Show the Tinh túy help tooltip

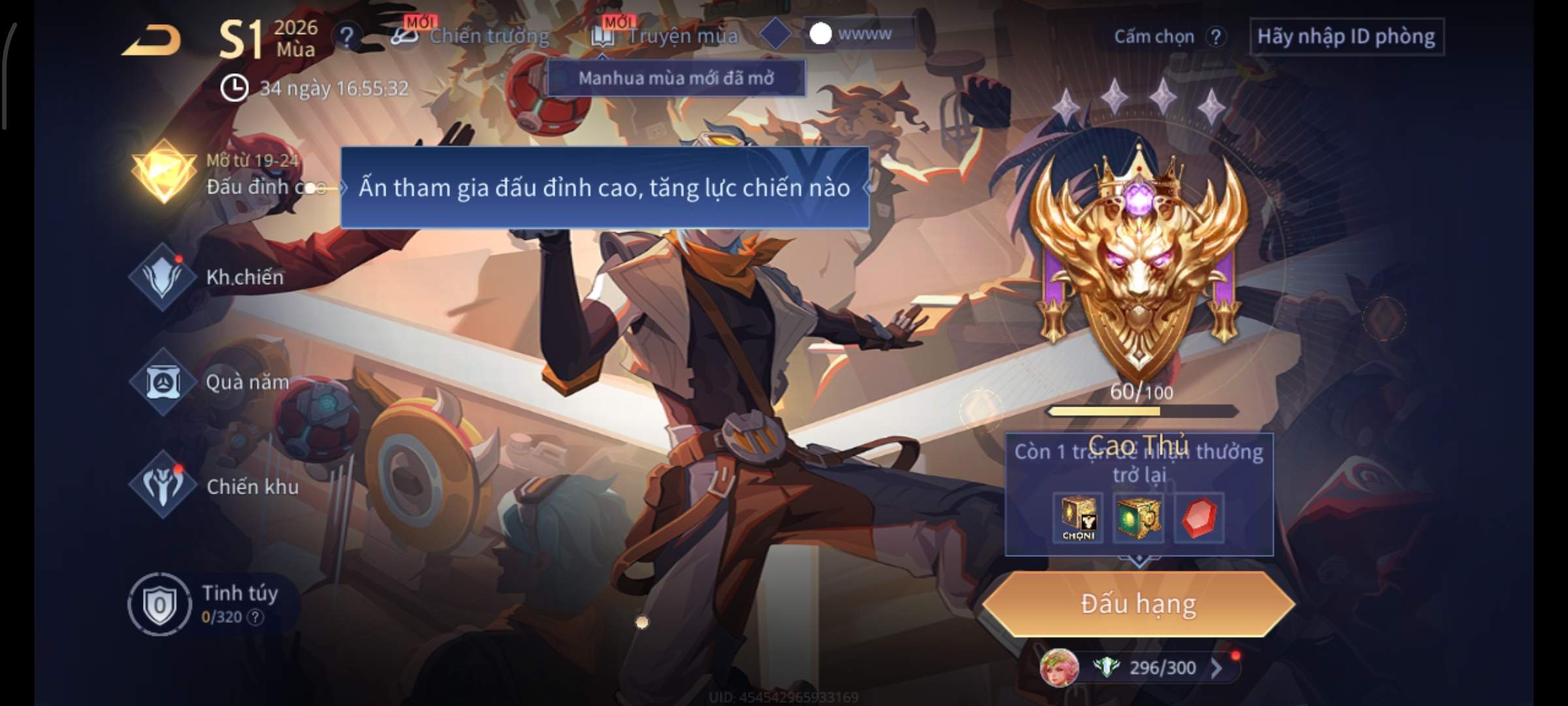point(255,617)
